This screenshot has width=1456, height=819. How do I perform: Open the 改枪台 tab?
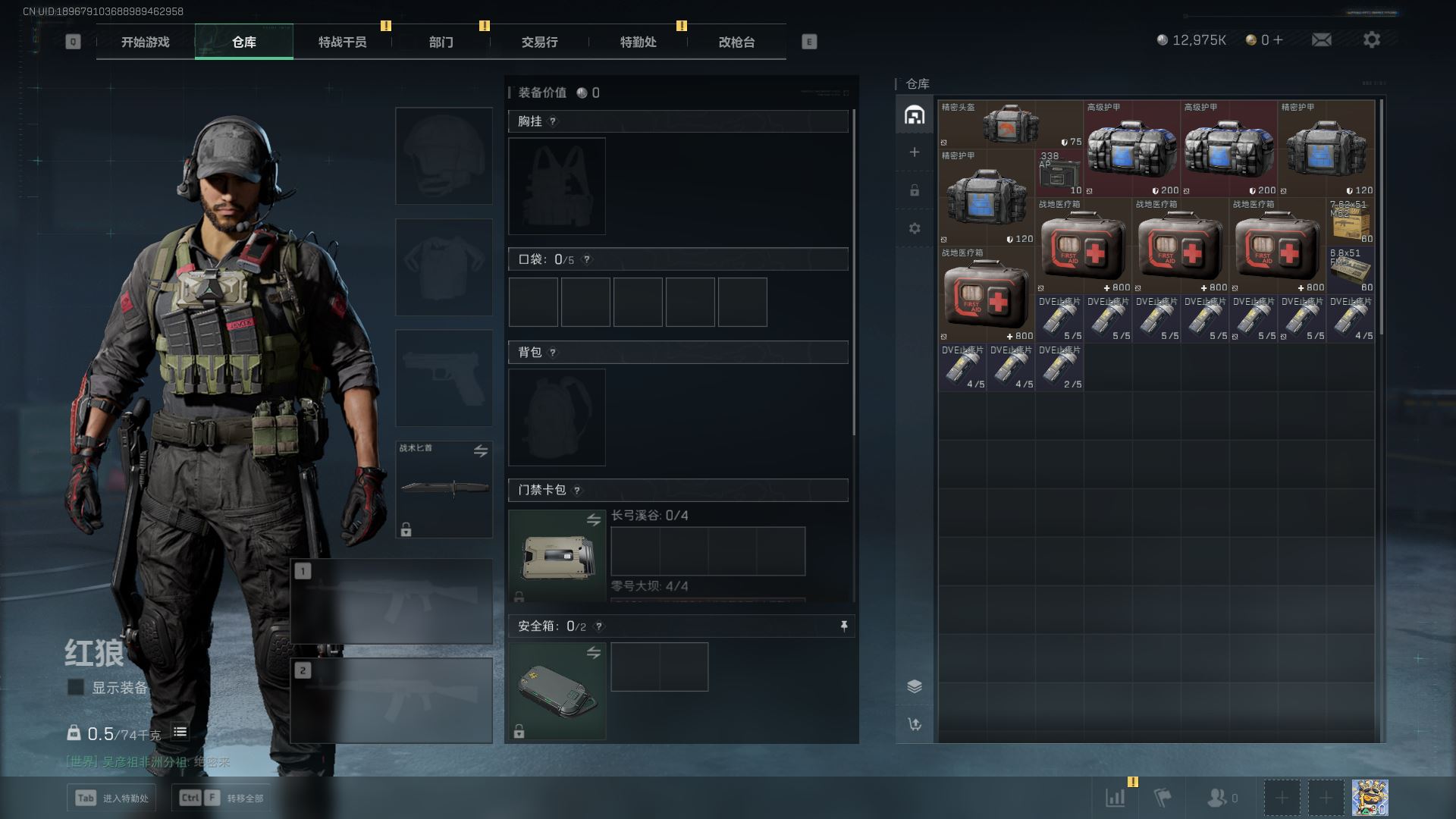736,42
